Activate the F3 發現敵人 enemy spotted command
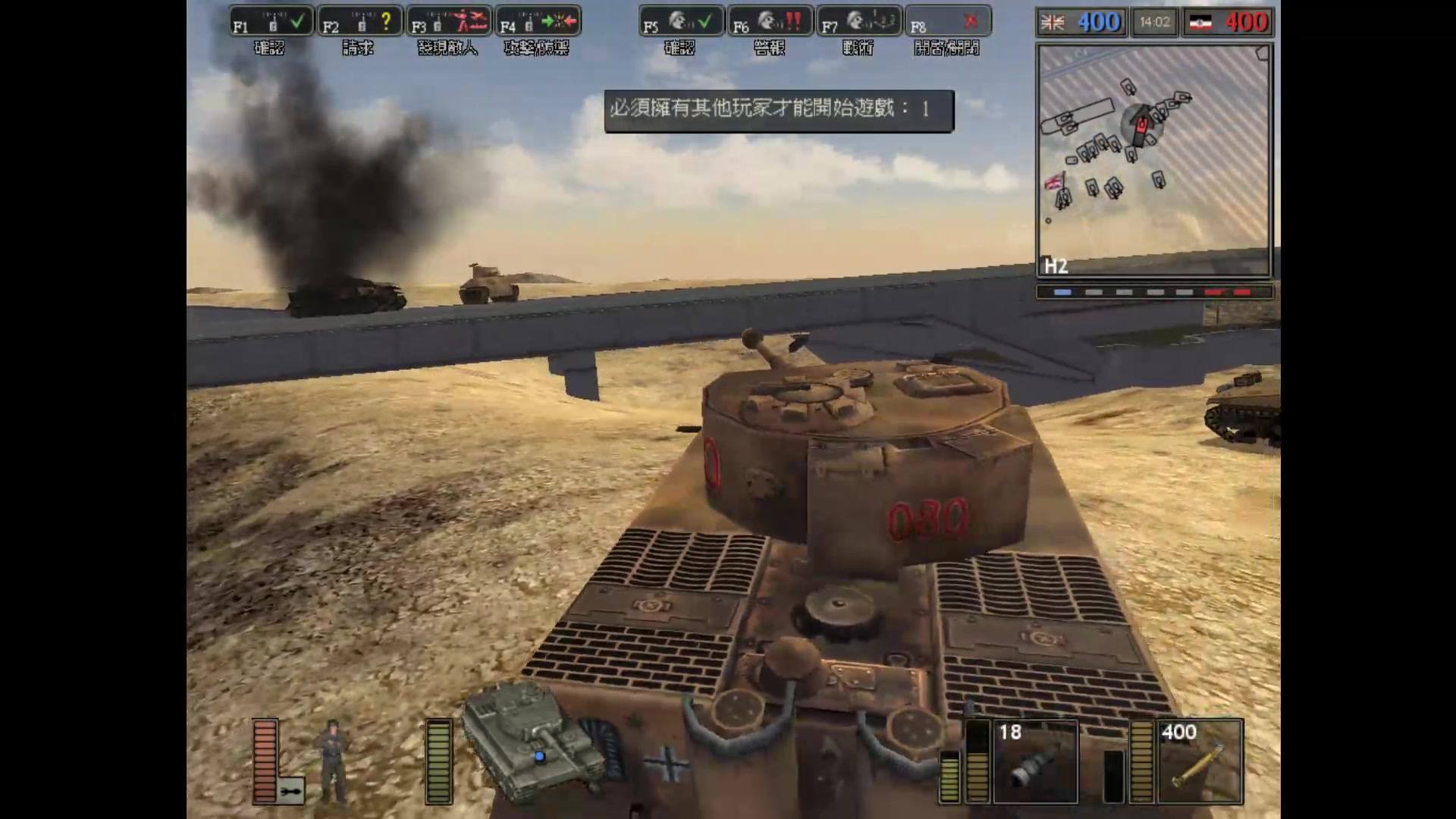Image resolution: width=1456 pixels, height=819 pixels. click(449, 23)
